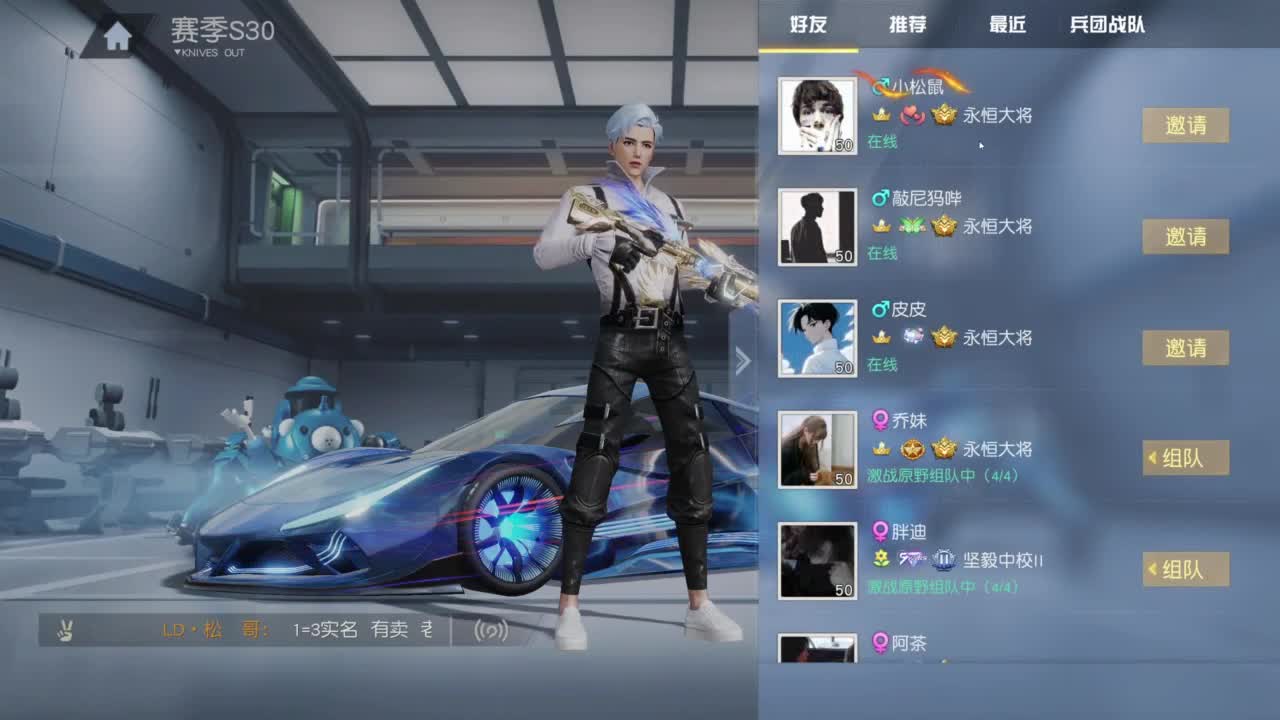Switch to the 推荐 tab
The height and width of the screenshot is (720, 1280).
coord(907,27)
